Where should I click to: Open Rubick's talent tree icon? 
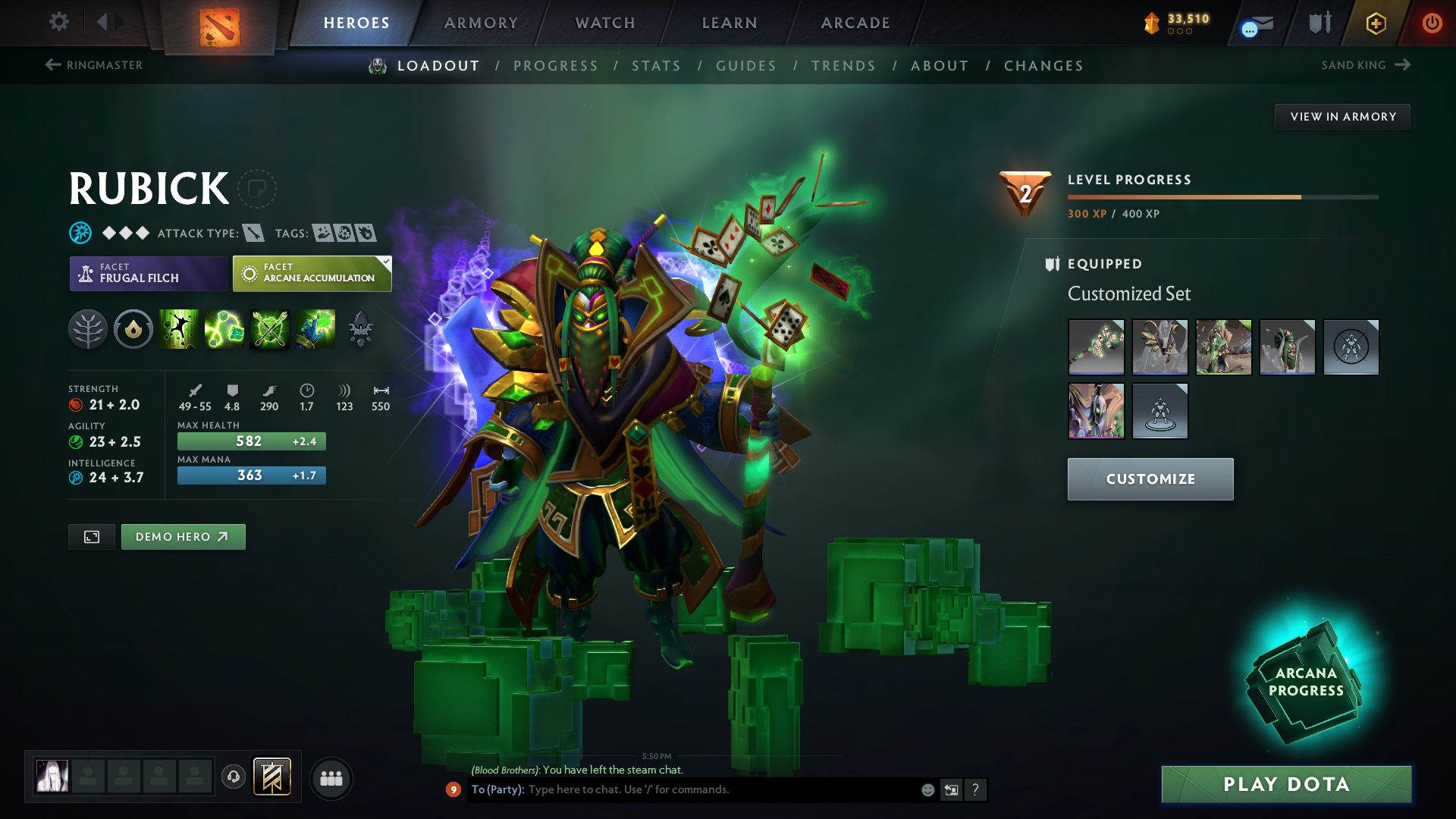click(88, 329)
